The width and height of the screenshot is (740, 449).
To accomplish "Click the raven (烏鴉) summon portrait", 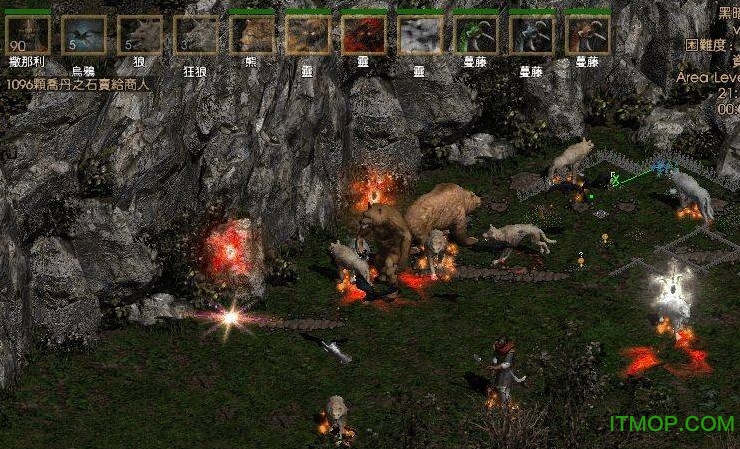I will click(84, 35).
